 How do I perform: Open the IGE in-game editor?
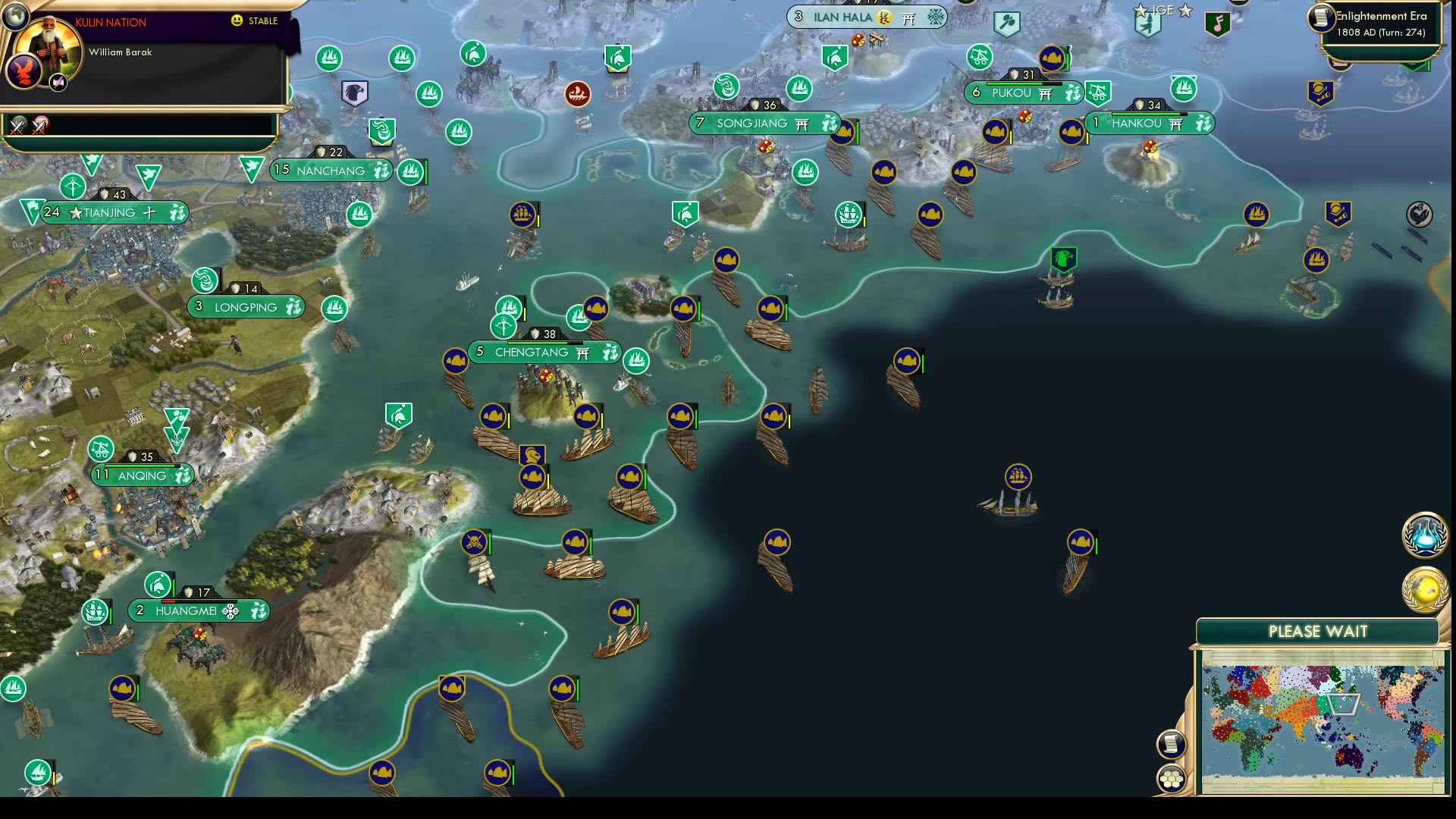tap(1163, 11)
